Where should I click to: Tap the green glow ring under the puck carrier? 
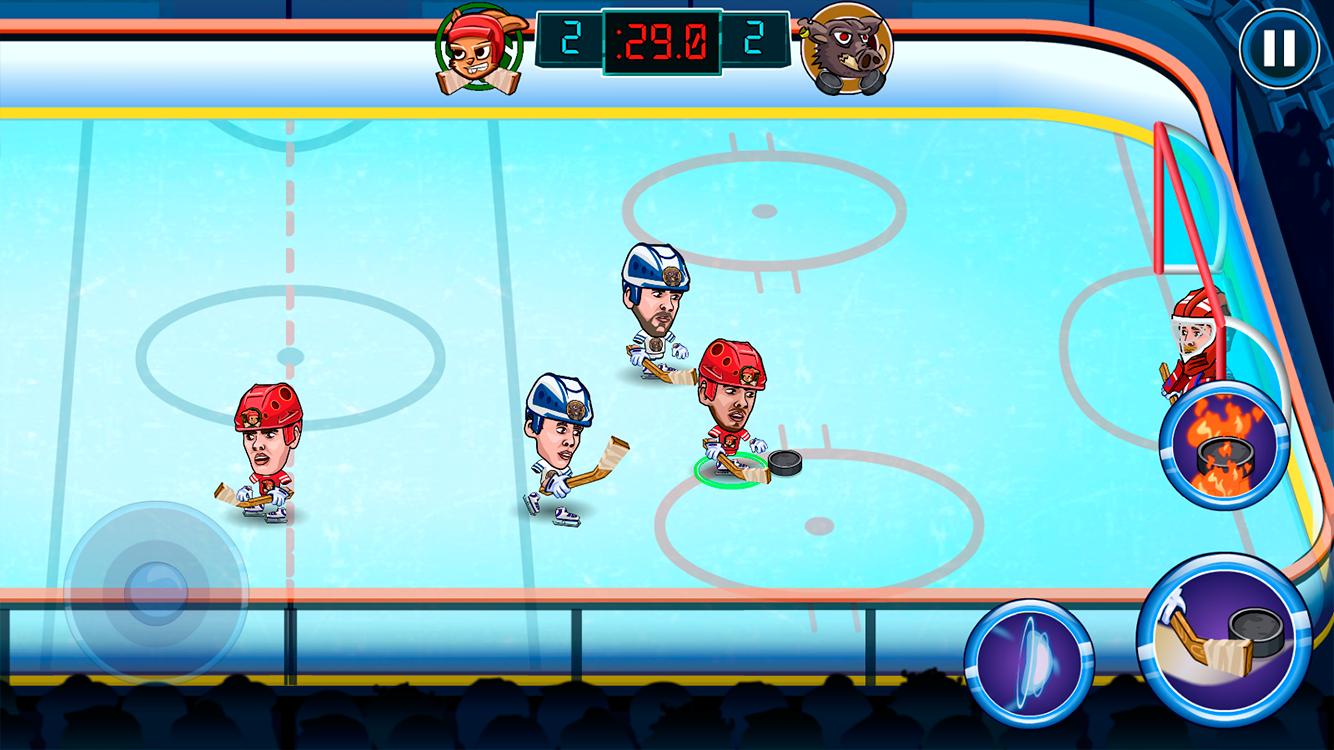(727, 467)
